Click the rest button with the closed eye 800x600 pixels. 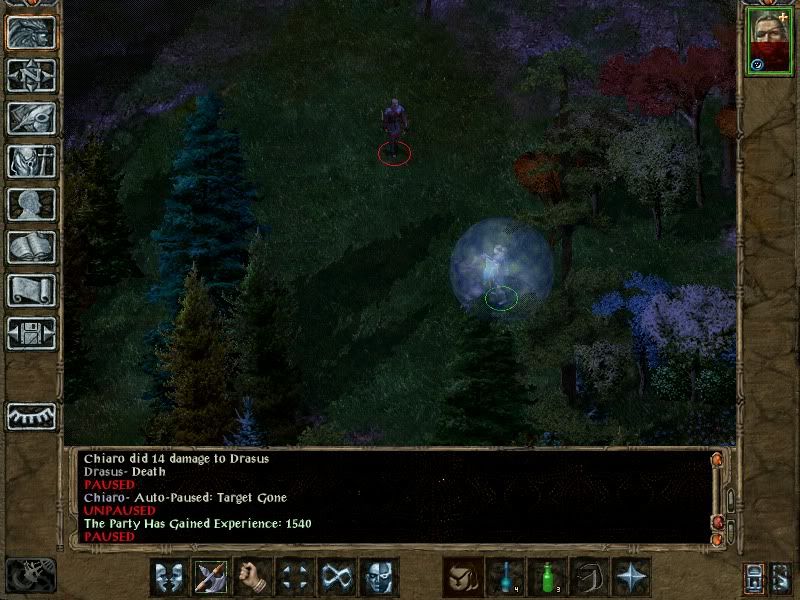pyautogui.click(x=31, y=415)
